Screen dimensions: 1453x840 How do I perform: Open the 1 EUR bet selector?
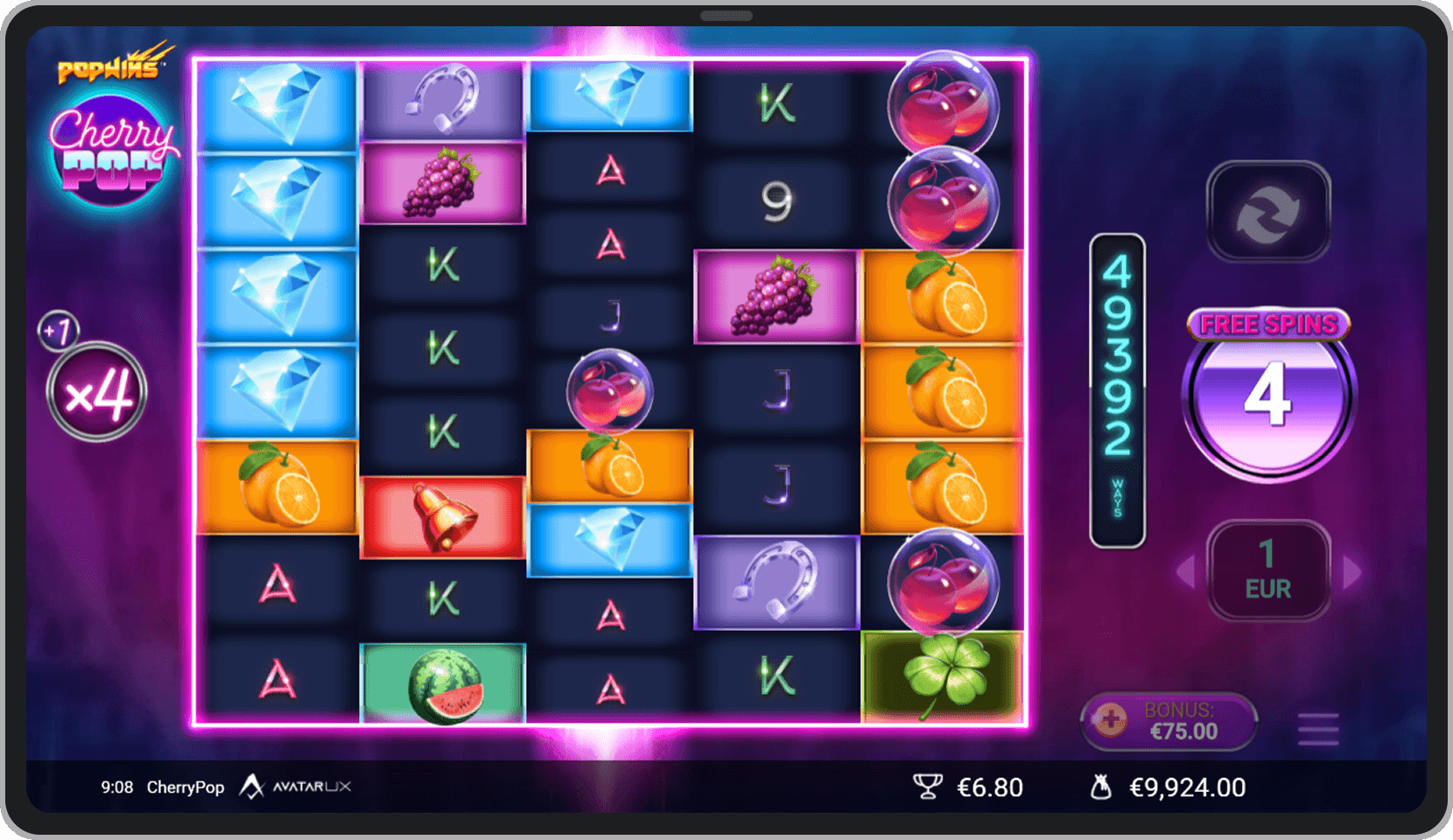1268,570
